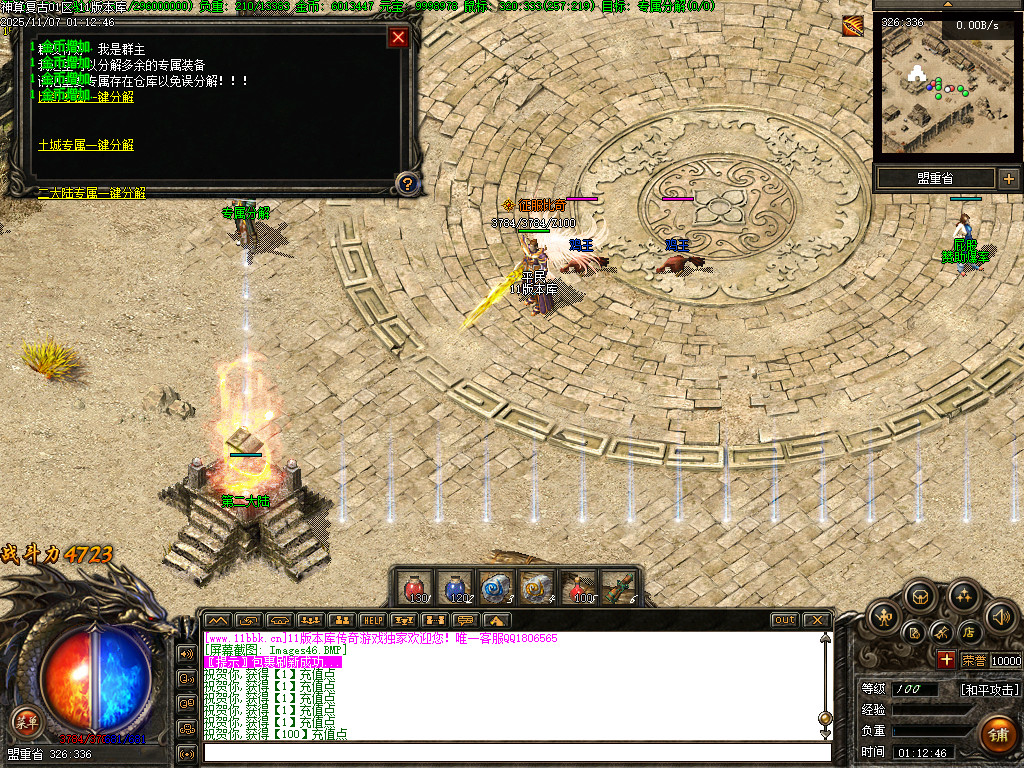Click the chat text input field
This screenshot has width=1024, height=768.
516,752
